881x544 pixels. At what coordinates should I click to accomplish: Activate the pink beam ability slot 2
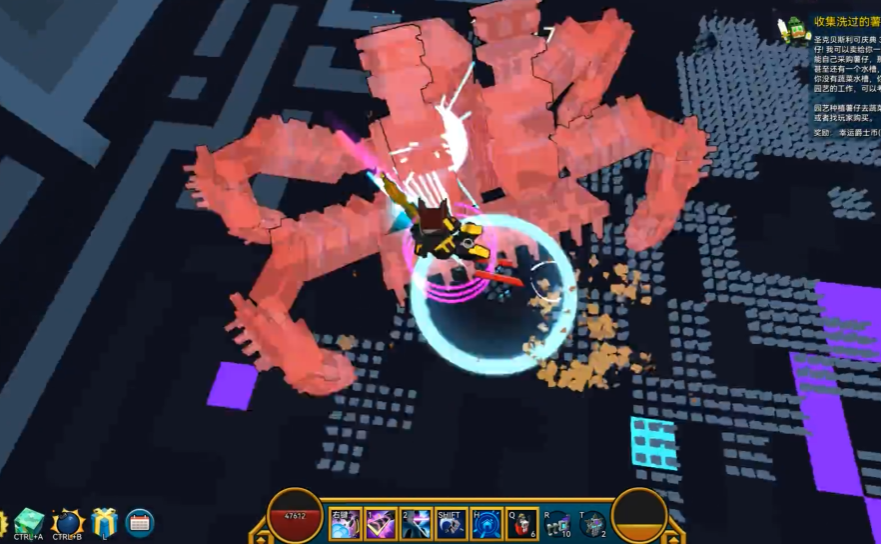tap(416, 524)
